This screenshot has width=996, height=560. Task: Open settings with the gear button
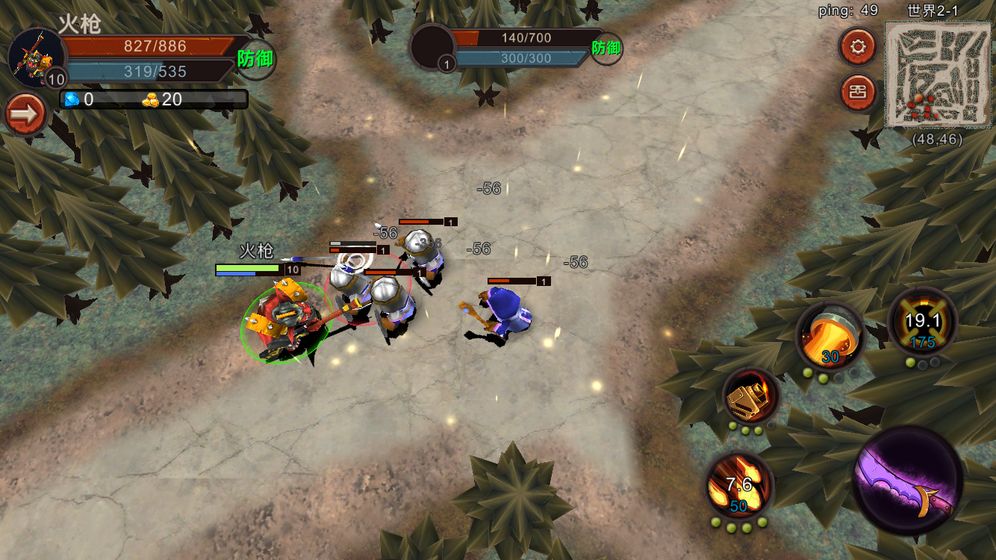point(857,46)
